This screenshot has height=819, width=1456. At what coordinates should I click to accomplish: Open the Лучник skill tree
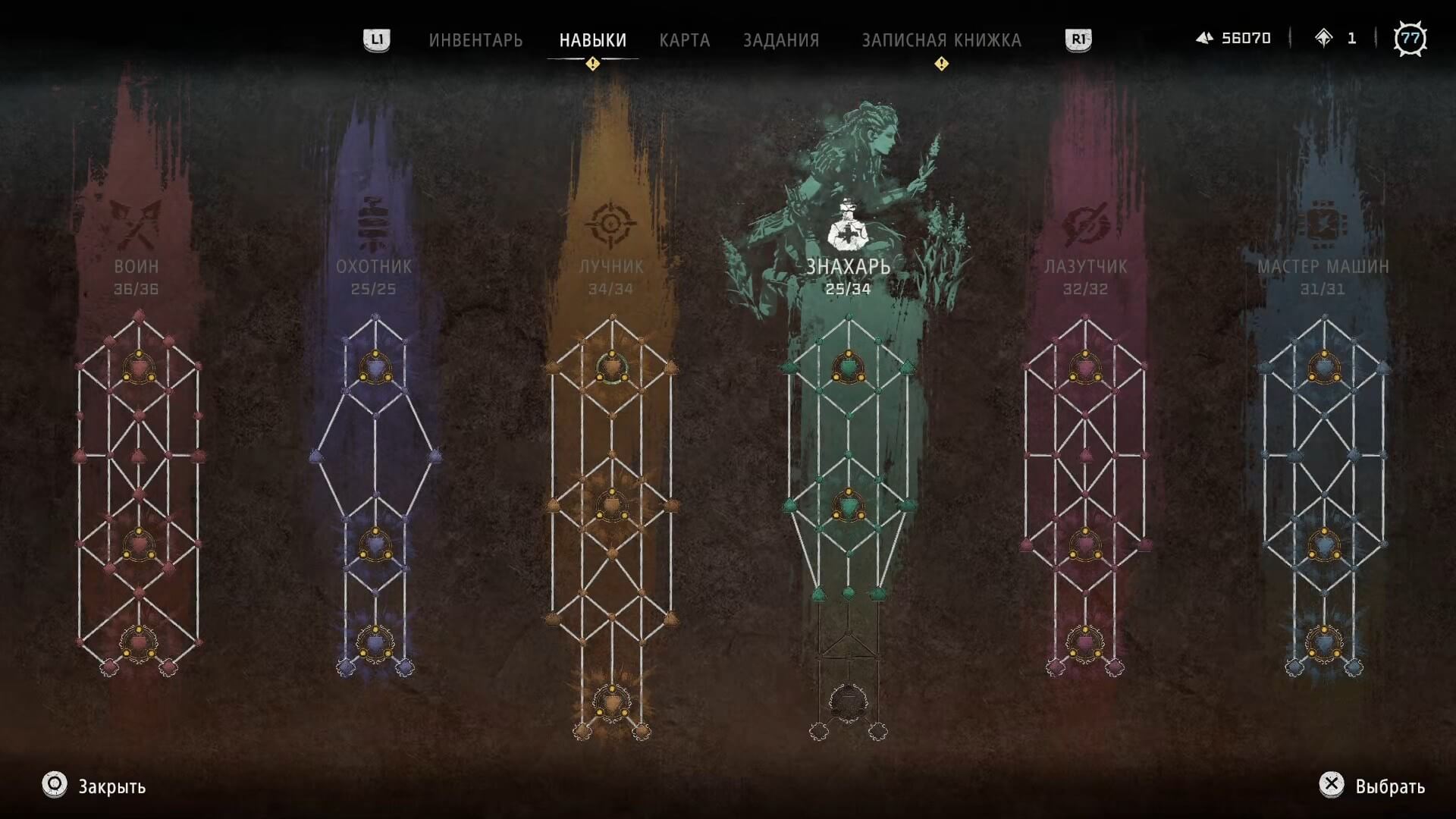pos(611,266)
